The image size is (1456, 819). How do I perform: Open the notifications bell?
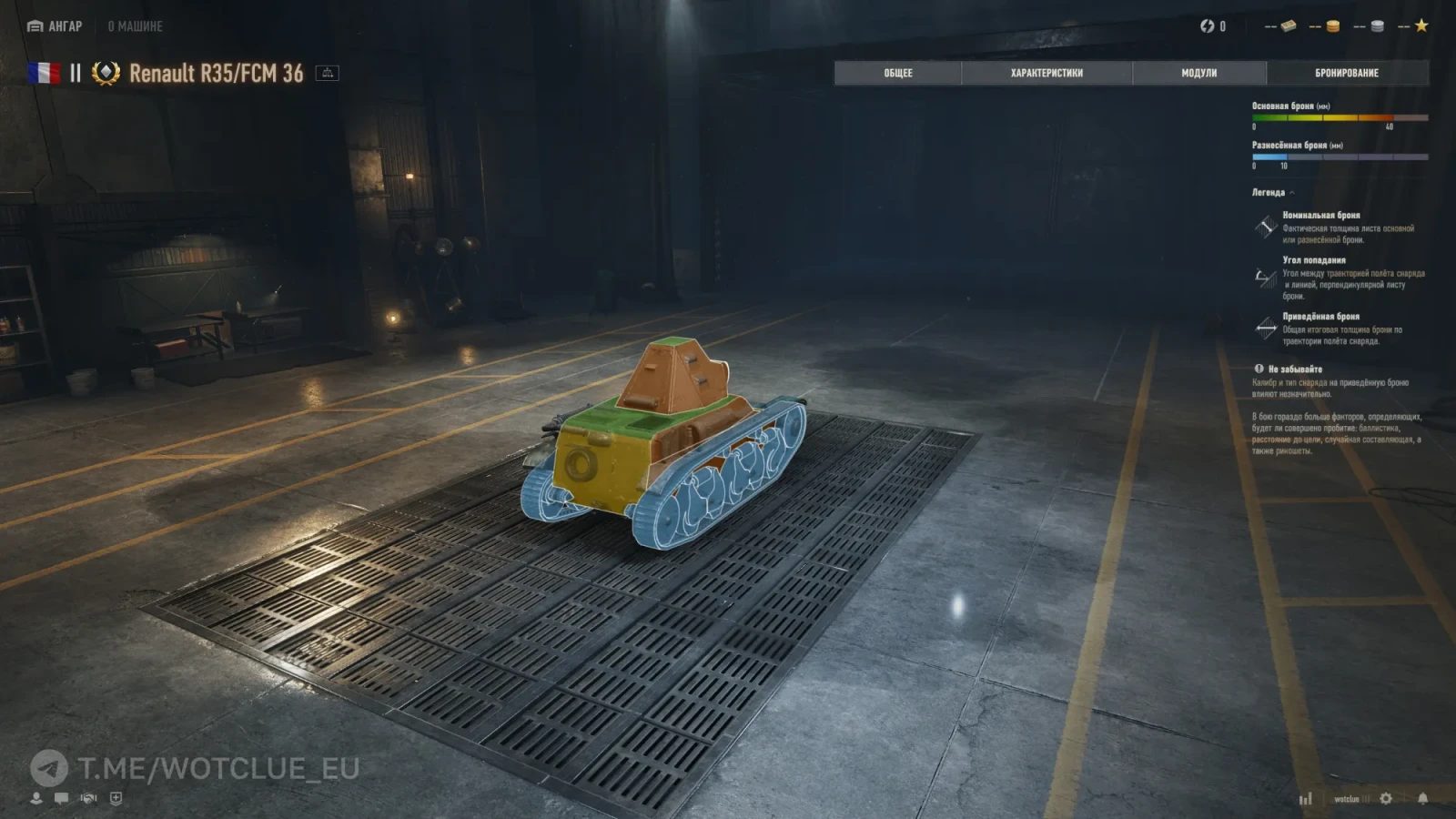click(x=1422, y=798)
